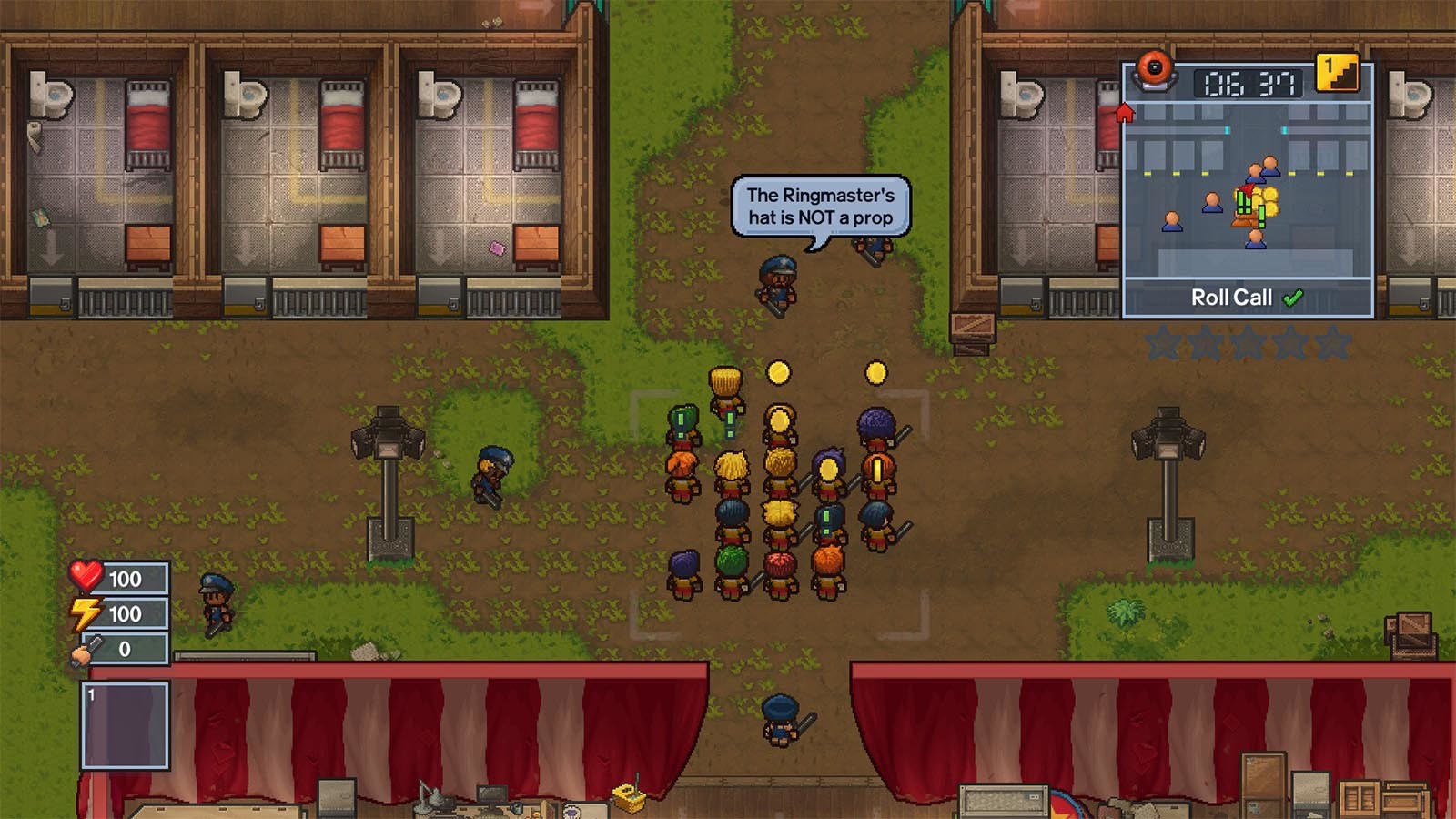
Task: Click the digital clock showing 06:37
Action: pos(1247,84)
